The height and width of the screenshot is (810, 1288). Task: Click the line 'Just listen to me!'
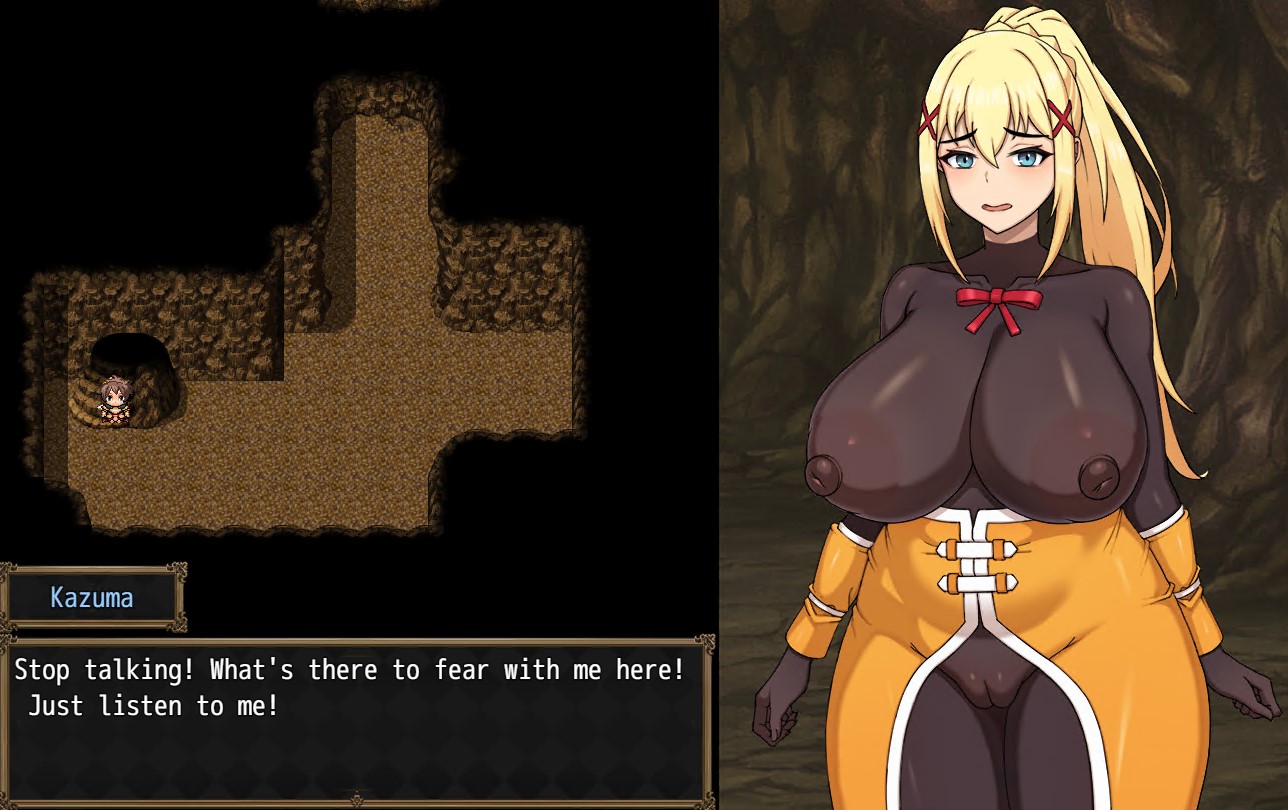(x=150, y=706)
